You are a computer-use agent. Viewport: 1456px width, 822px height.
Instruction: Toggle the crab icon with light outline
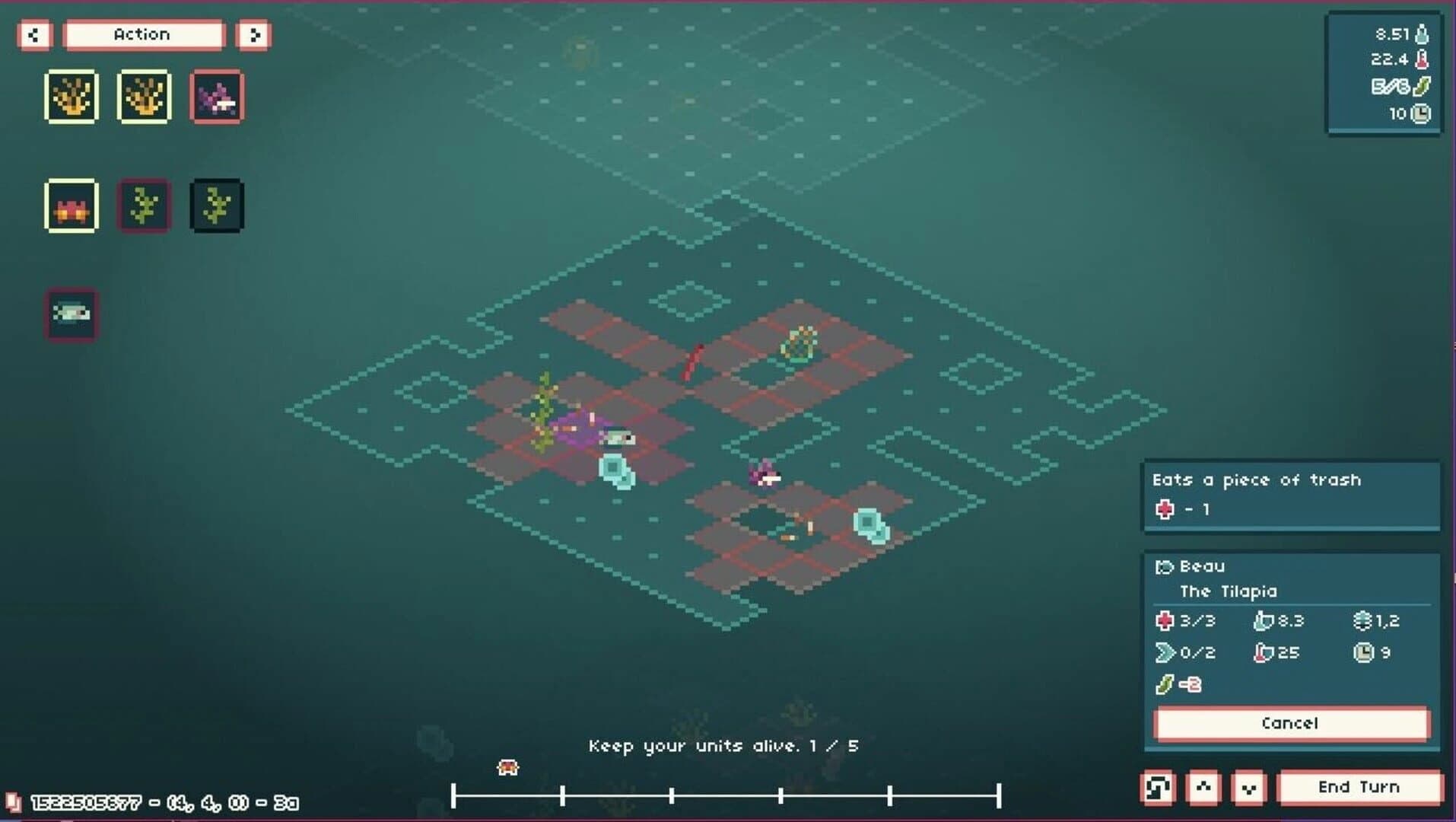pyautogui.click(x=72, y=205)
